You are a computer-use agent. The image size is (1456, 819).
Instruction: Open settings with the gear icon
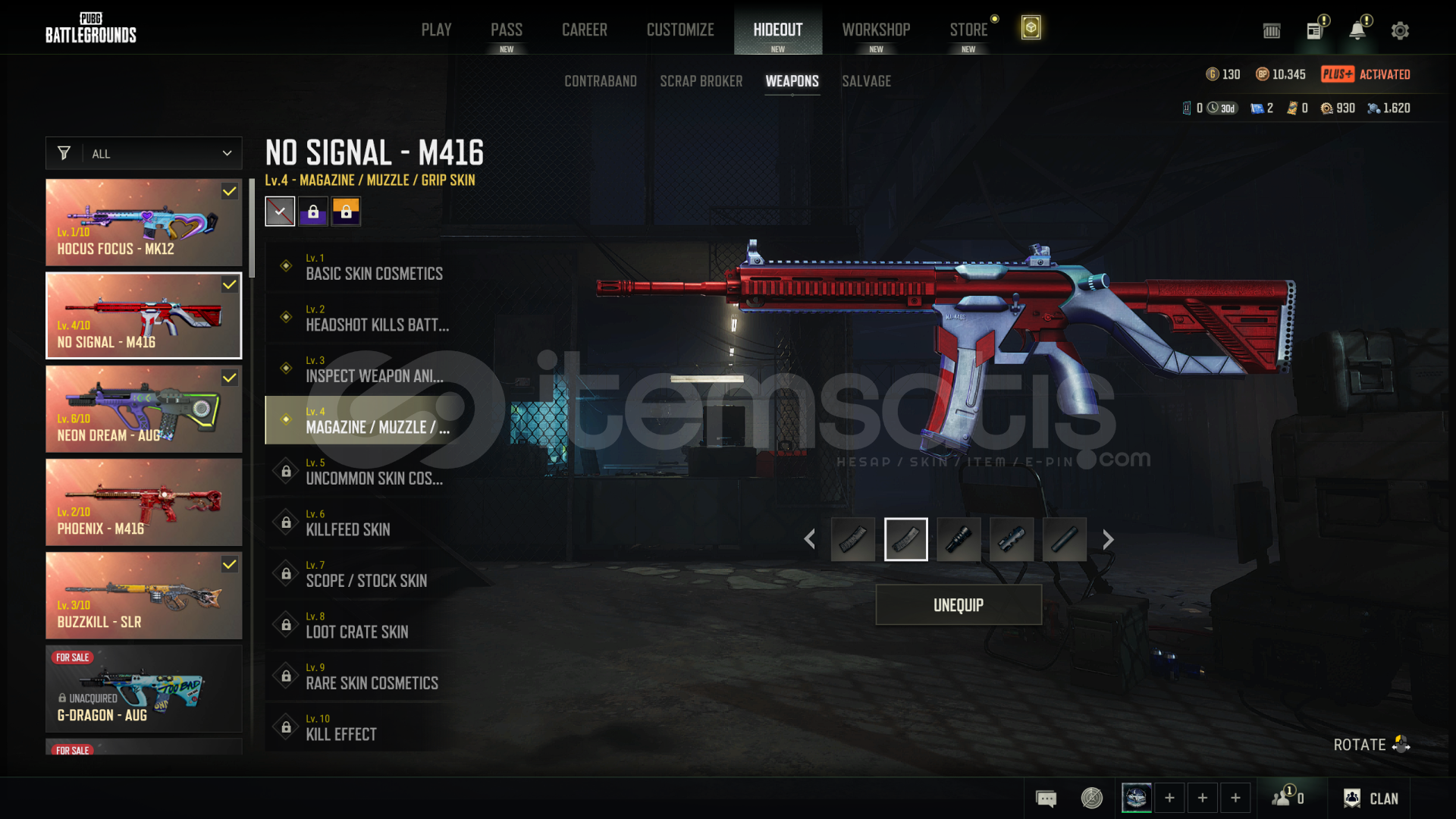click(1400, 30)
